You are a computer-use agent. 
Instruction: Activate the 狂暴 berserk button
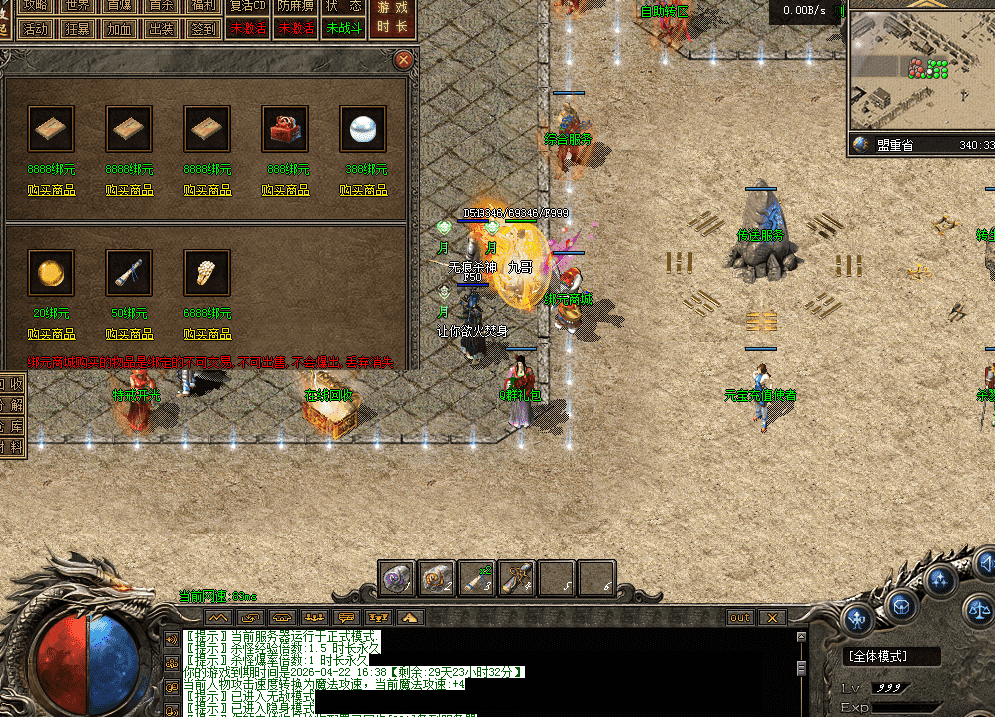coord(80,28)
